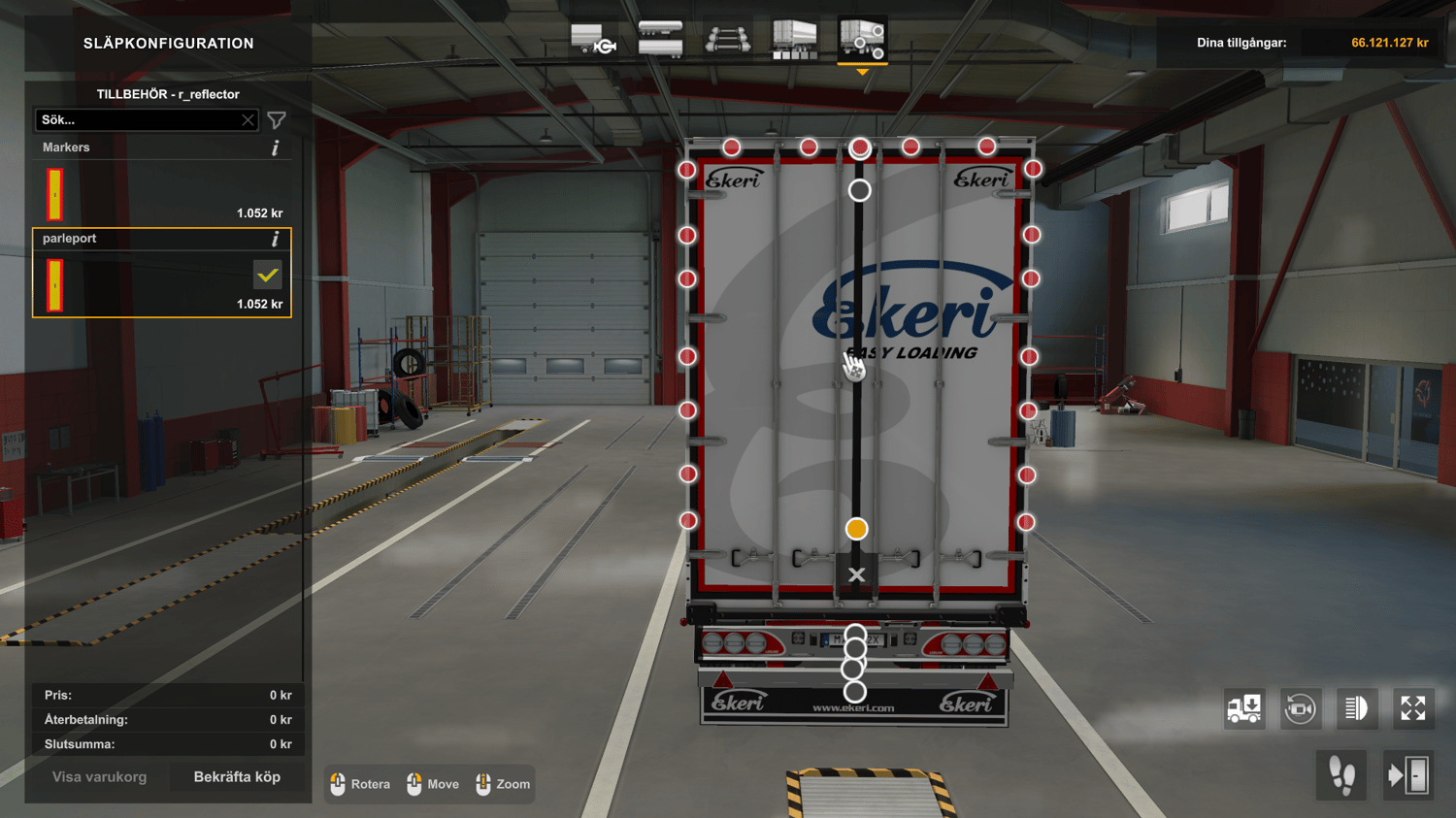Image resolution: width=1456 pixels, height=818 pixels.
Task: Show info for the Markers item
Action: click(x=276, y=147)
